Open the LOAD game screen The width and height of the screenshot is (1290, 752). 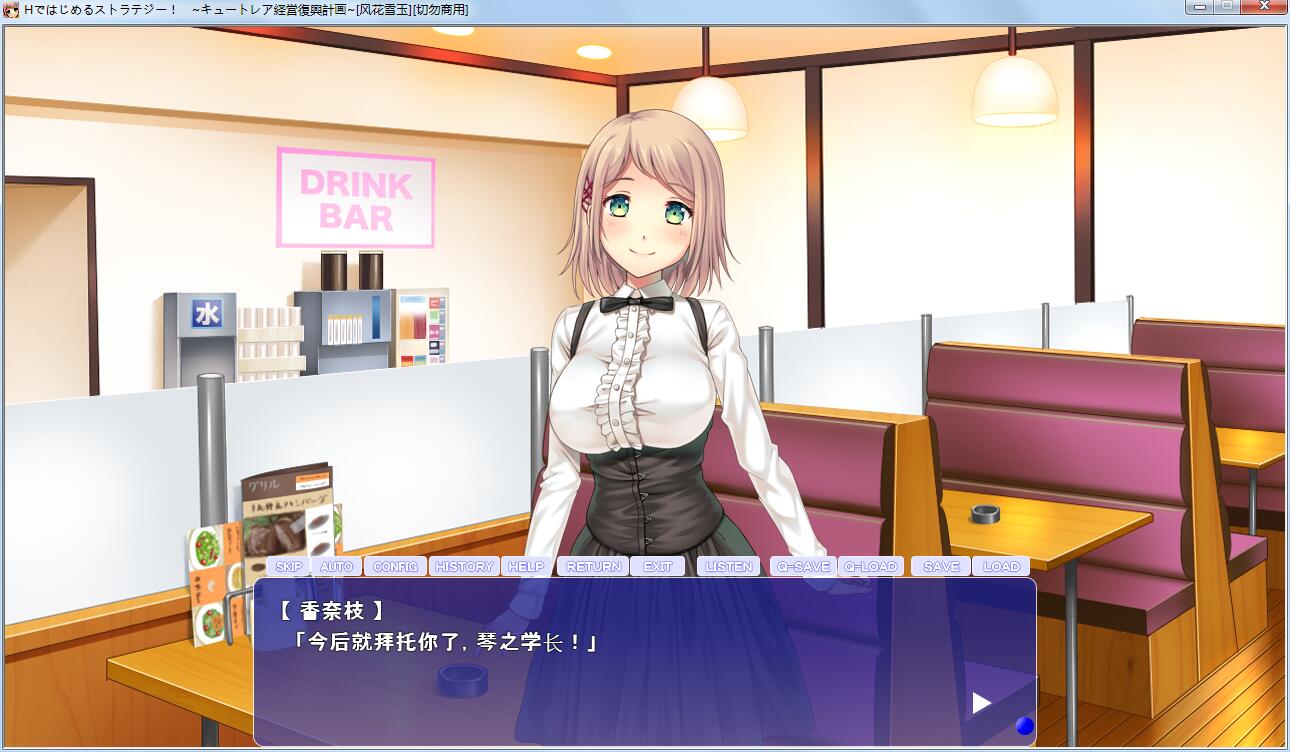coord(1000,566)
